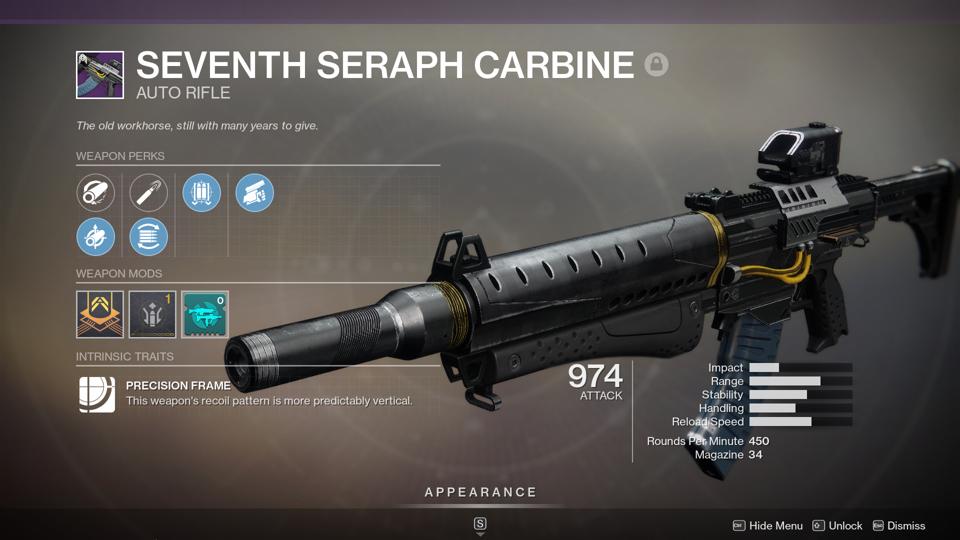960x540 pixels.
Task: Select the unselected white barrel perk
Action: (96, 192)
